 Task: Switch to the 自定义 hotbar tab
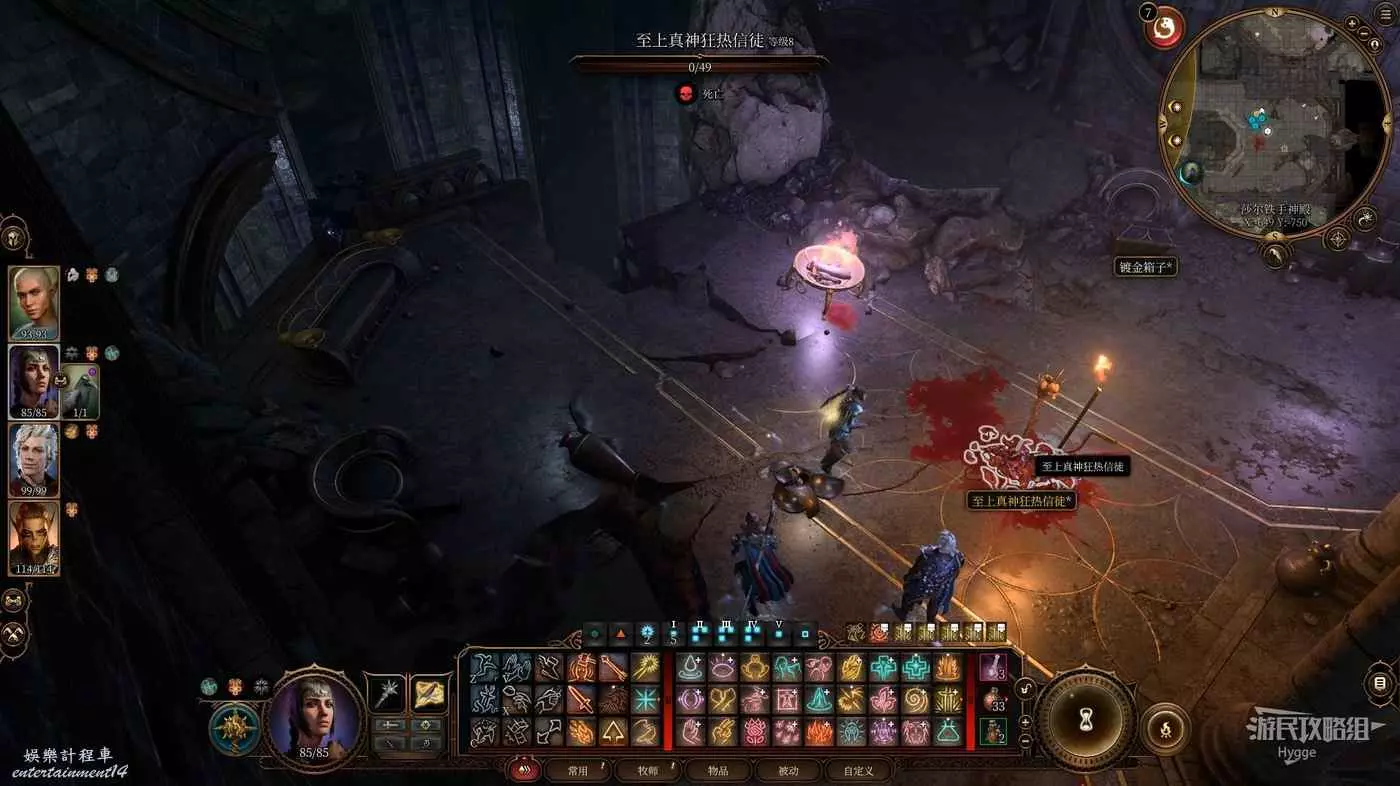(858, 770)
